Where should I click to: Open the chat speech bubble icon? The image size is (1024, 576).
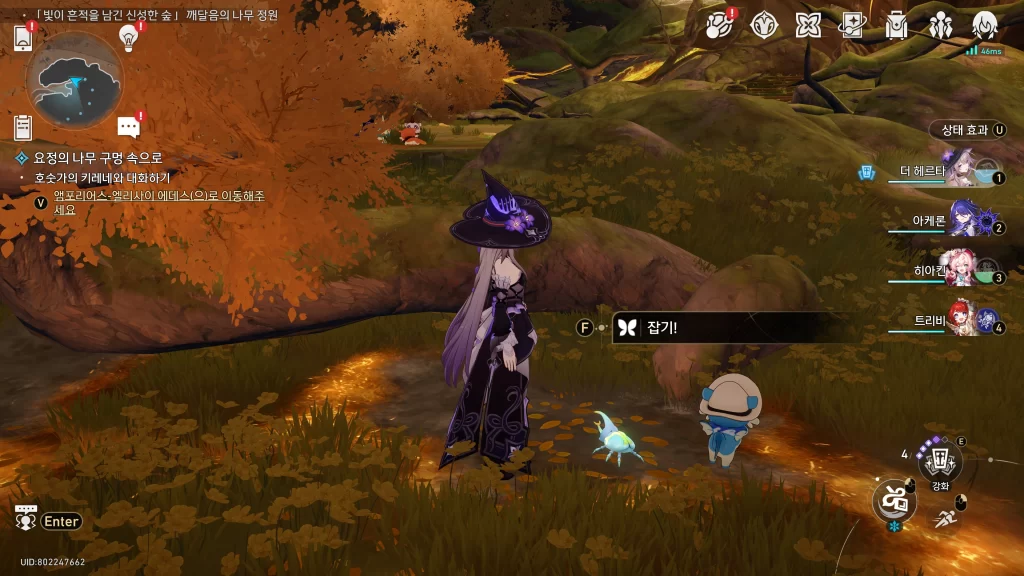point(128,126)
